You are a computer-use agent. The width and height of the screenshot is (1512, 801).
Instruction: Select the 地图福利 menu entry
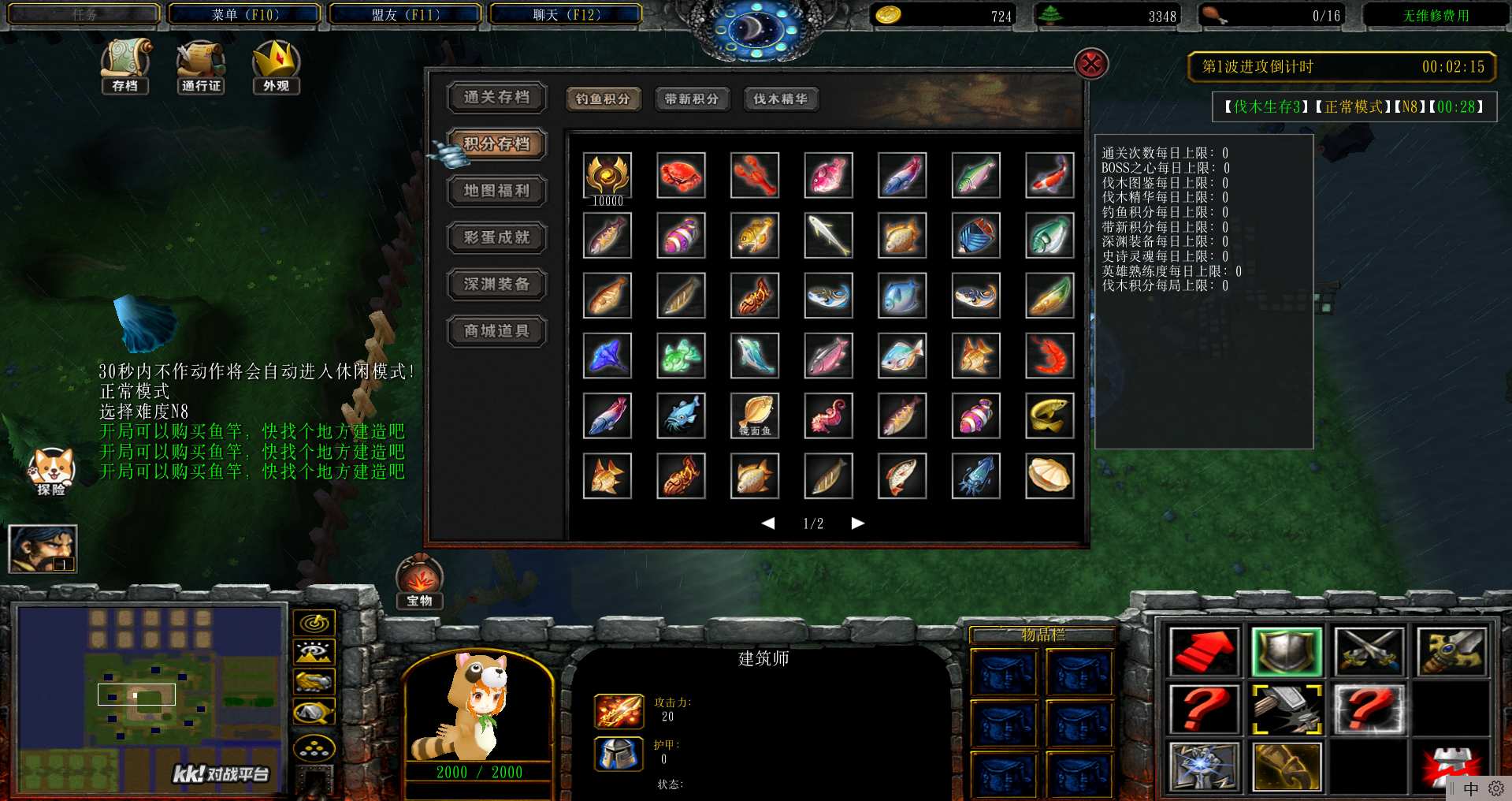click(x=496, y=191)
